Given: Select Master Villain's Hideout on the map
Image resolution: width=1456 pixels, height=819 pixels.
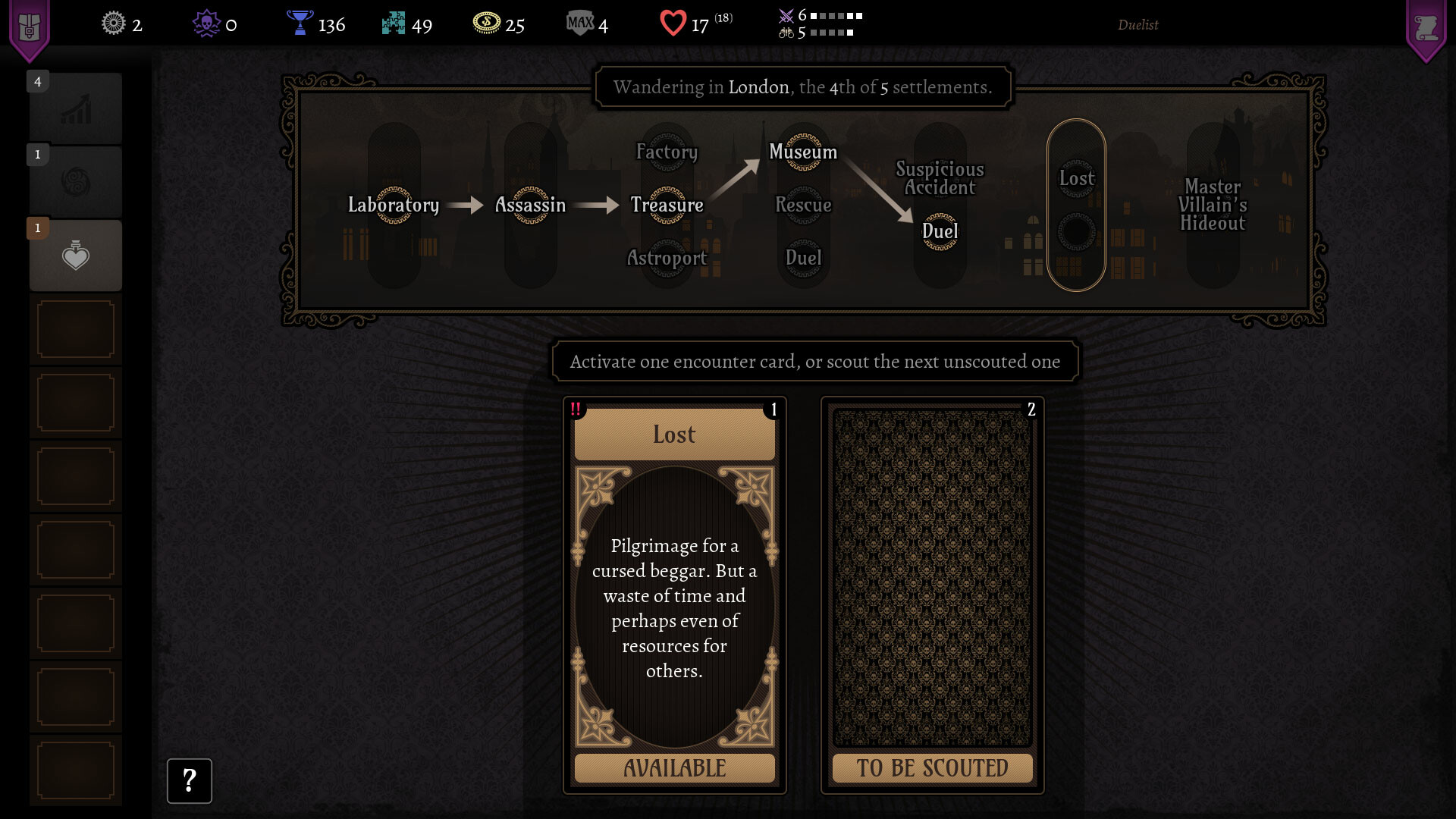Looking at the screenshot, I should click(1213, 206).
